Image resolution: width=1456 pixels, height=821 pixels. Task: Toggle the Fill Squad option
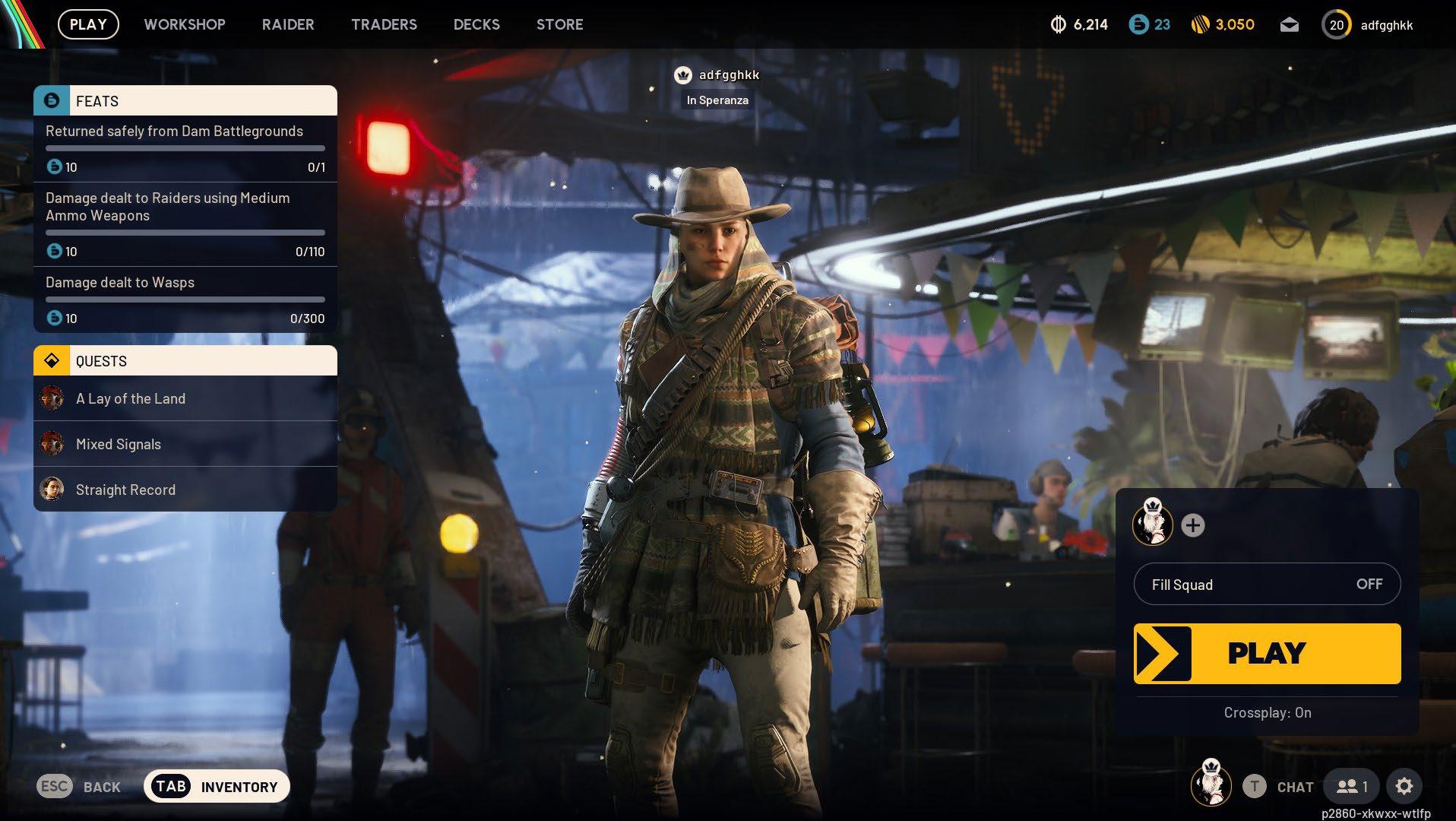[x=1267, y=584]
